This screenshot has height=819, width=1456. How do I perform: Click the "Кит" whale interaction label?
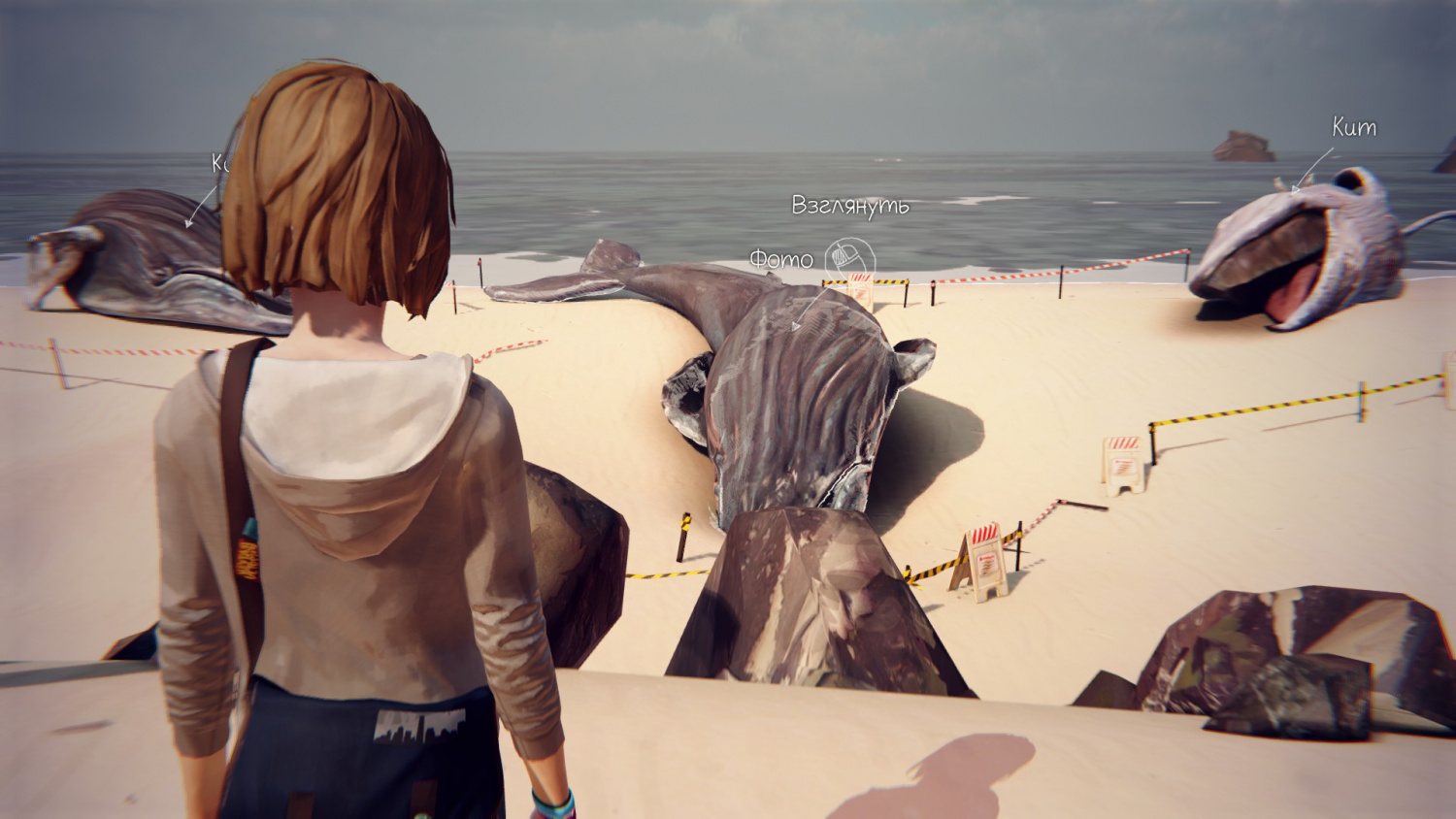click(x=1353, y=127)
